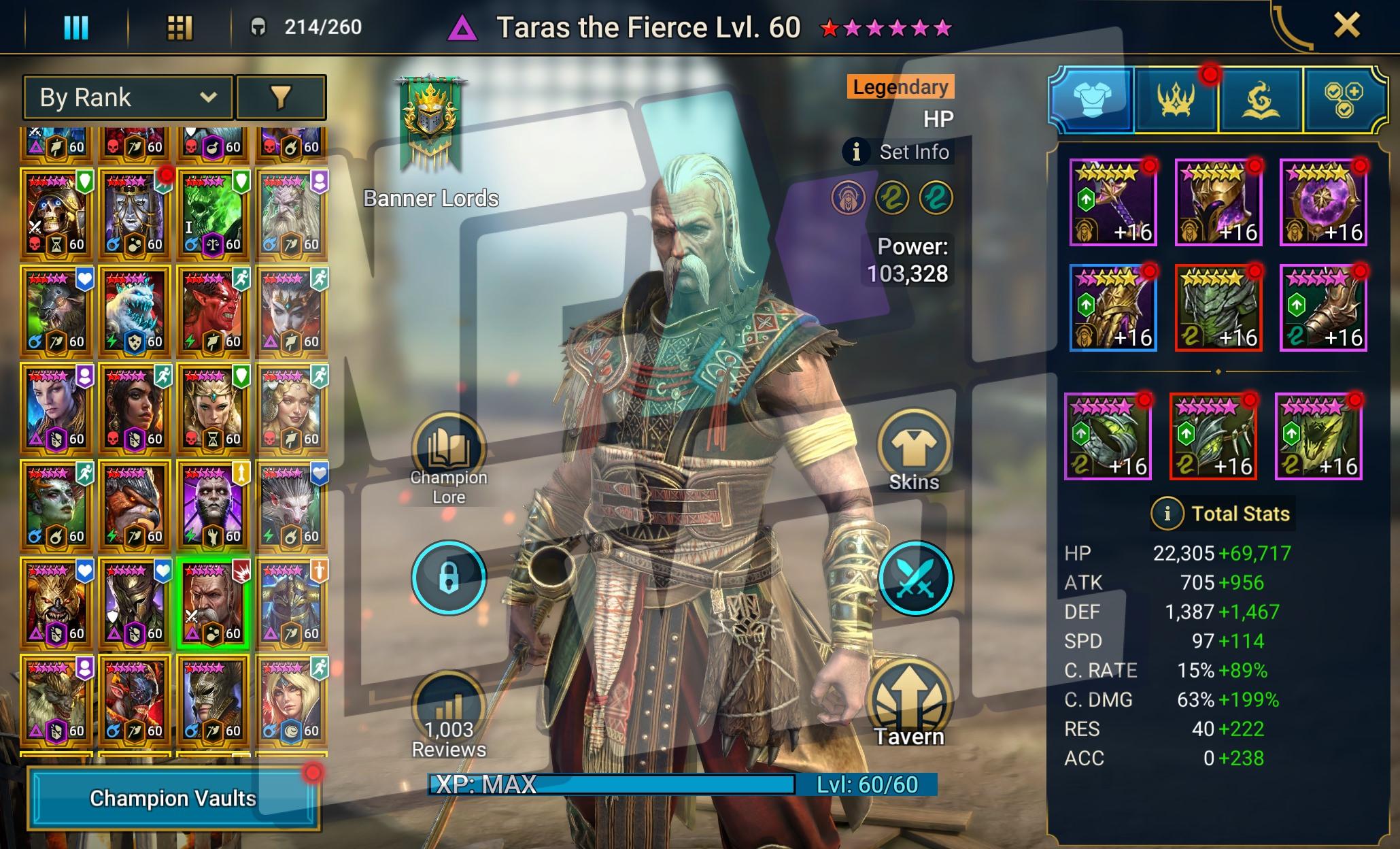Viewport: 1400px width, 849px height.
Task: Show the Set Info details
Action: (899, 152)
